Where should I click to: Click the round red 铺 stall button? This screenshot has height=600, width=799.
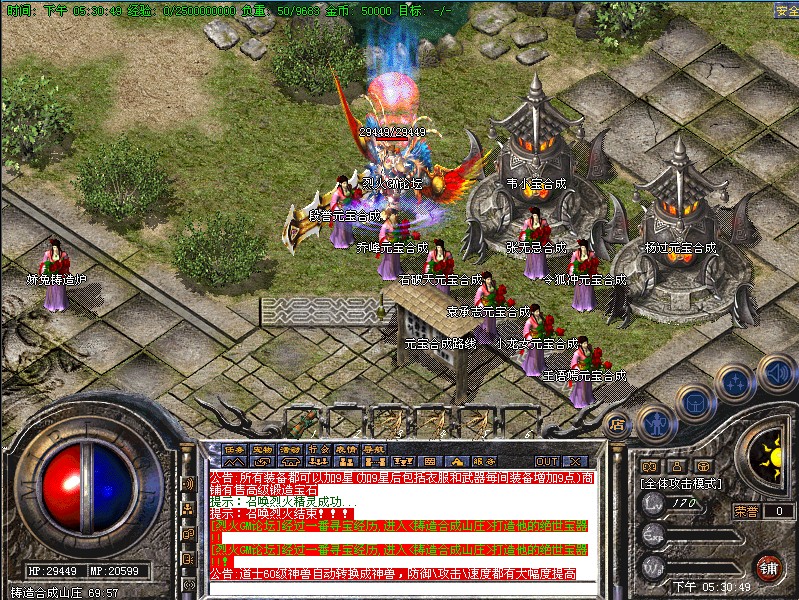tap(768, 568)
